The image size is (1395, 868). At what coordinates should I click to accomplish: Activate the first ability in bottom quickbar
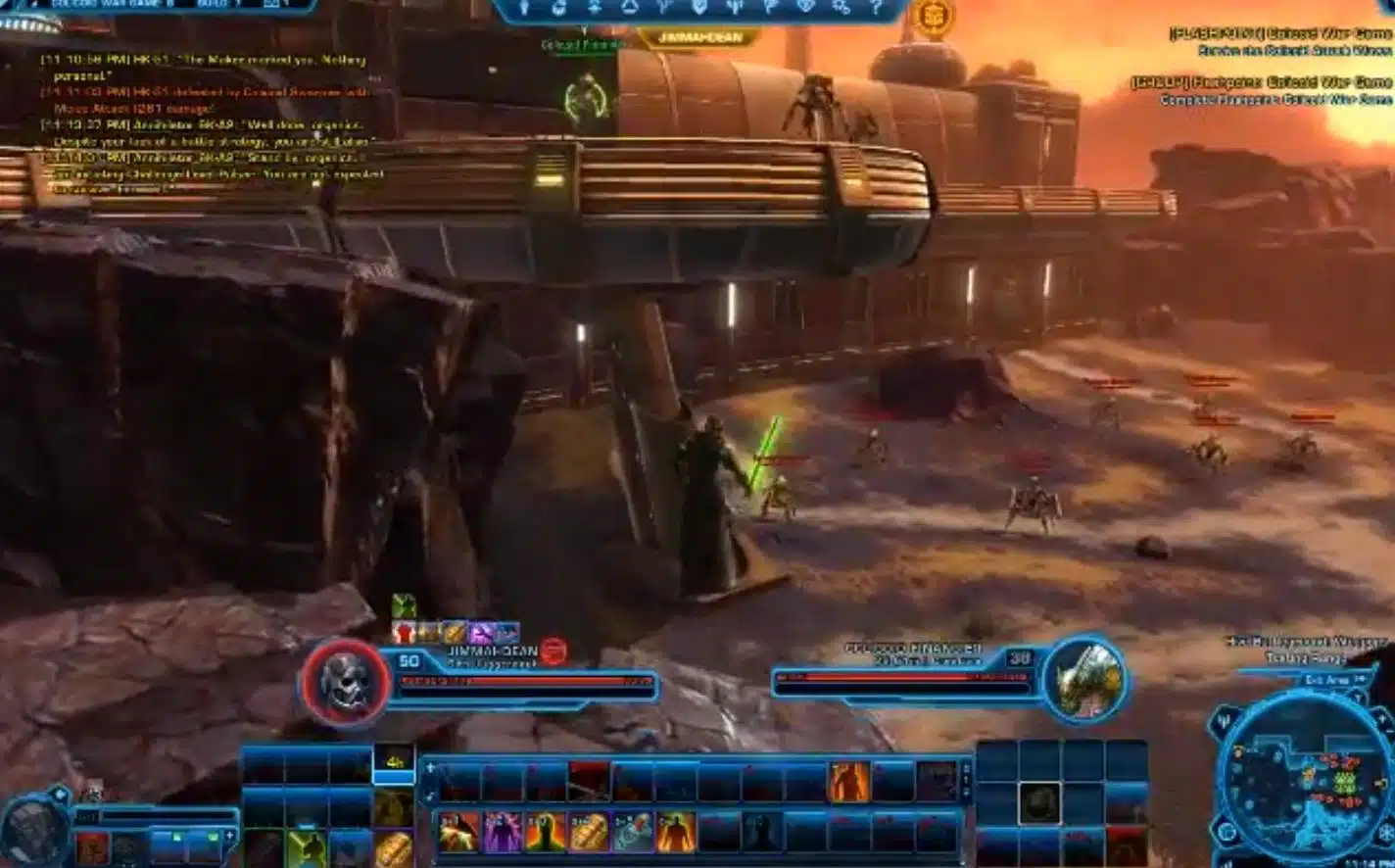[x=458, y=833]
